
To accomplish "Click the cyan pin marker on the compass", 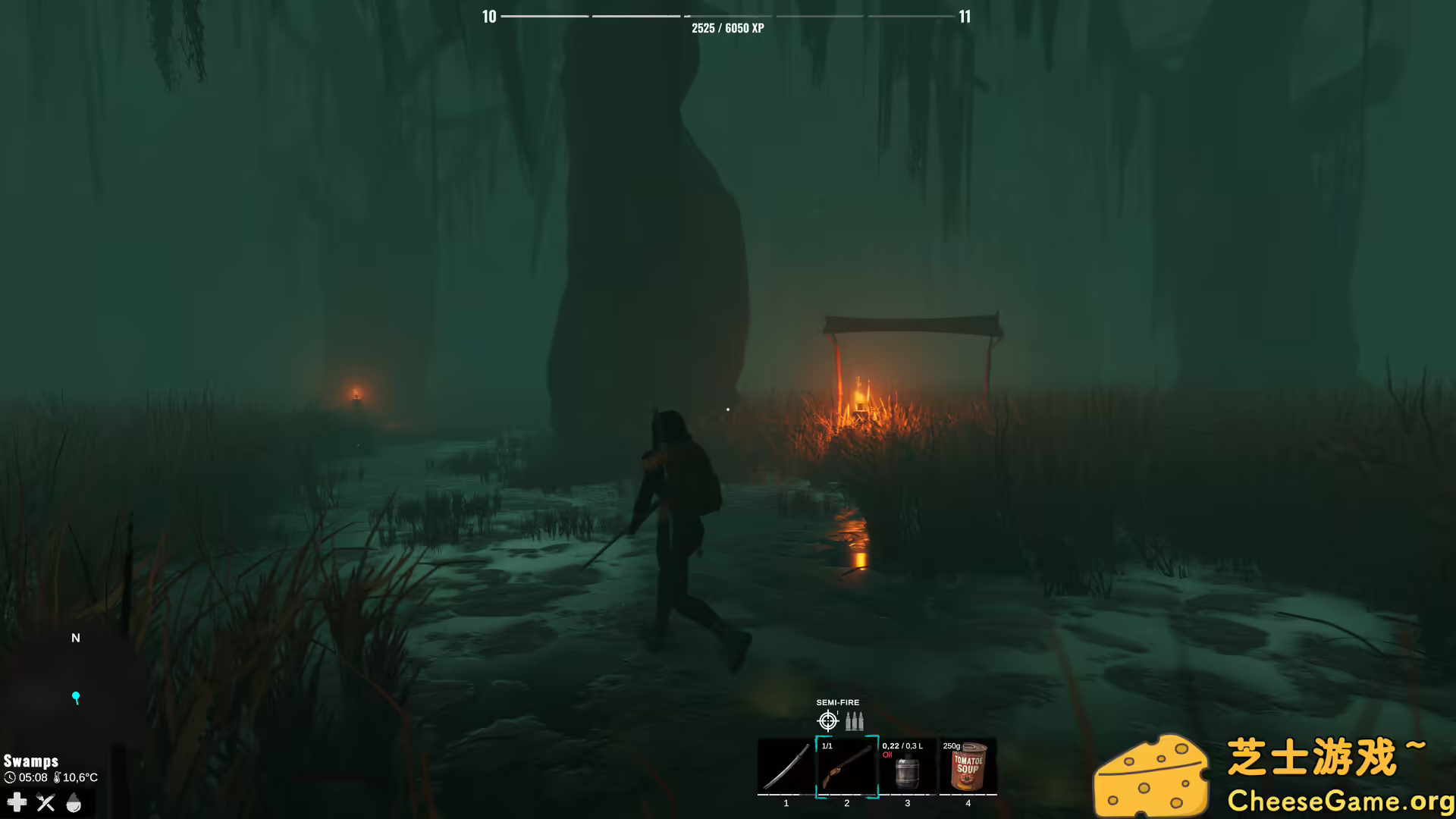I will 76,695.
